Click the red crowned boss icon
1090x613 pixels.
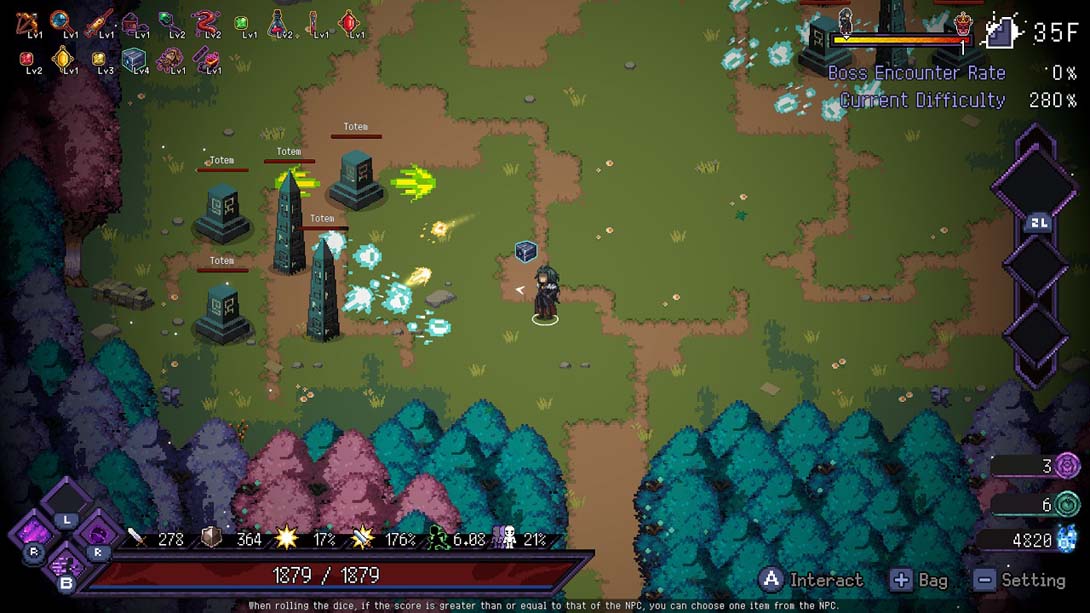(962, 24)
